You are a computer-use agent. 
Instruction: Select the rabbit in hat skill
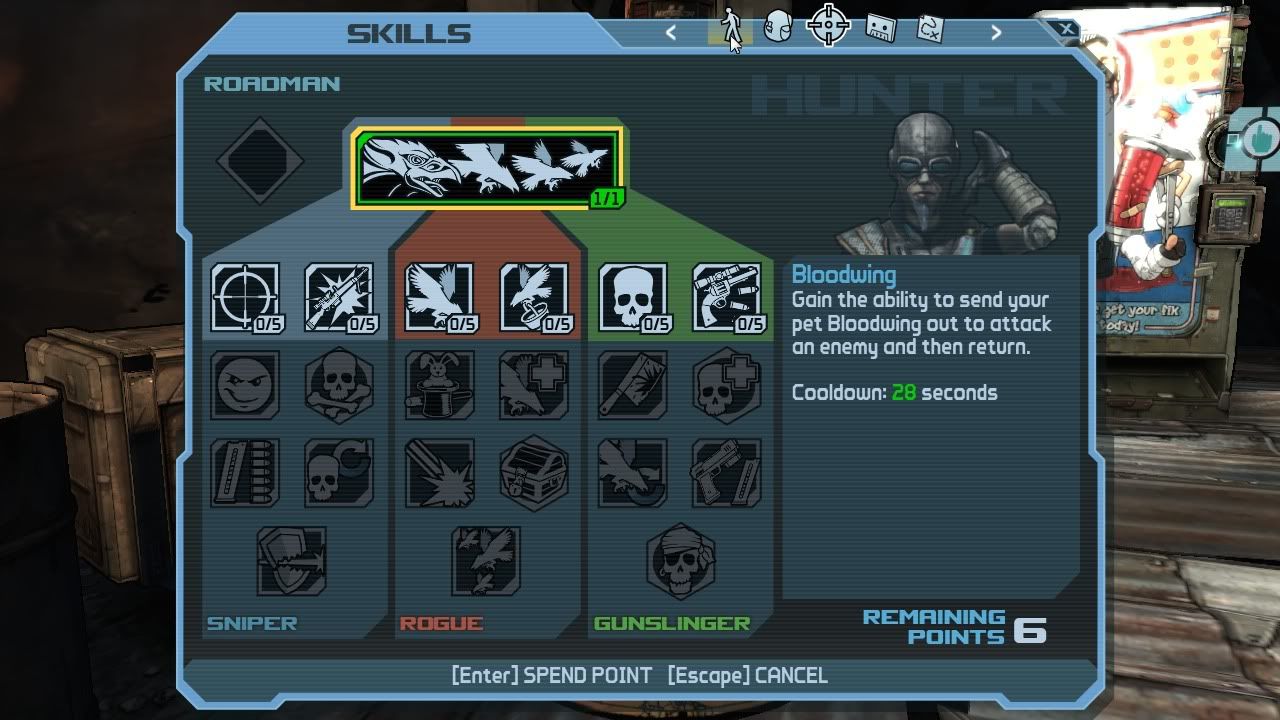click(439, 385)
